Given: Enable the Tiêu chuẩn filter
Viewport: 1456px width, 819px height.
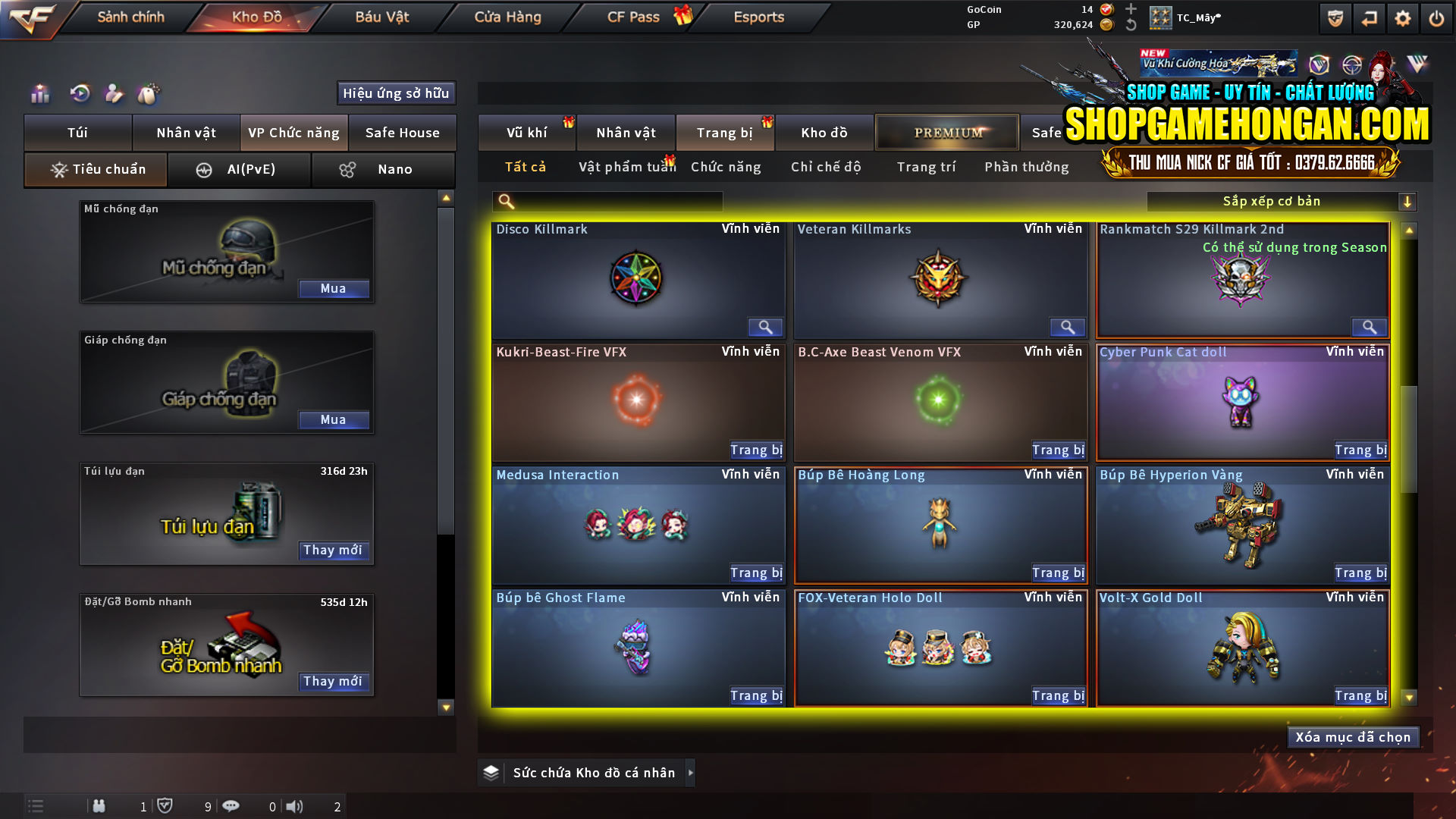Looking at the screenshot, I should coord(95,169).
